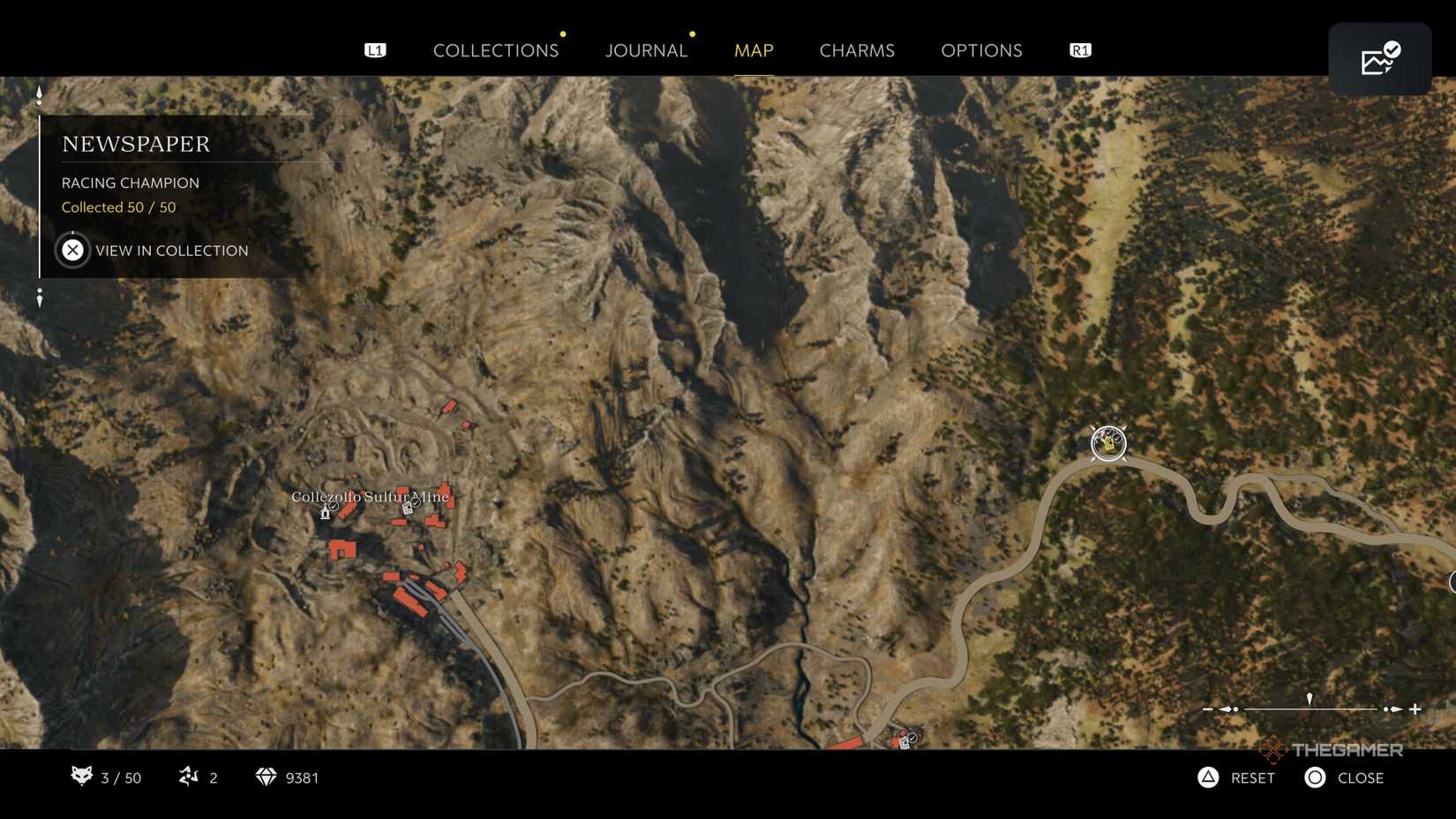The width and height of the screenshot is (1456, 819).
Task: Select the Charms menu item
Action: click(x=856, y=50)
